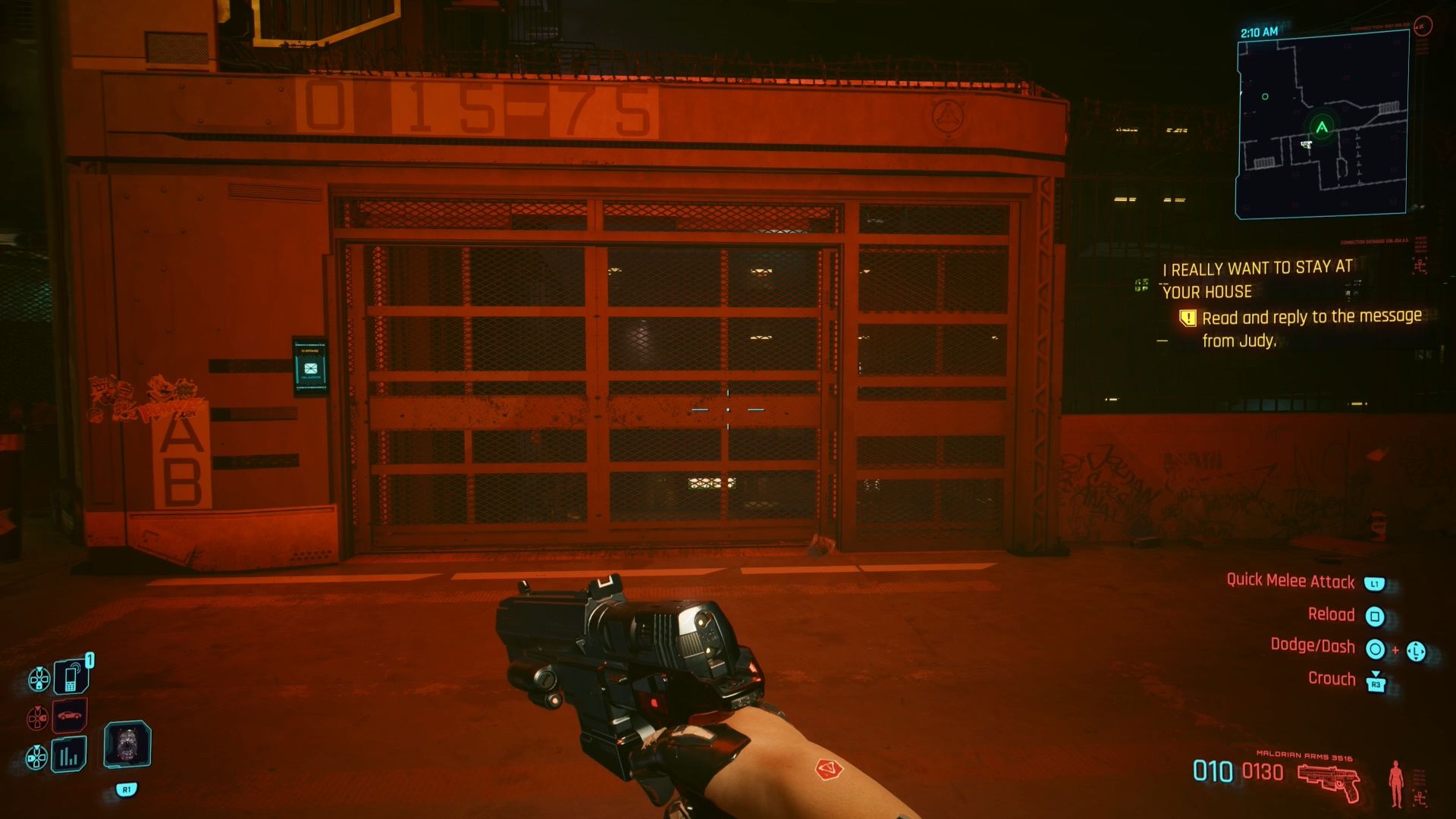Click the D-pad icon beside the phone slot
The width and height of the screenshot is (1456, 819).
click(x=39, y=679)
